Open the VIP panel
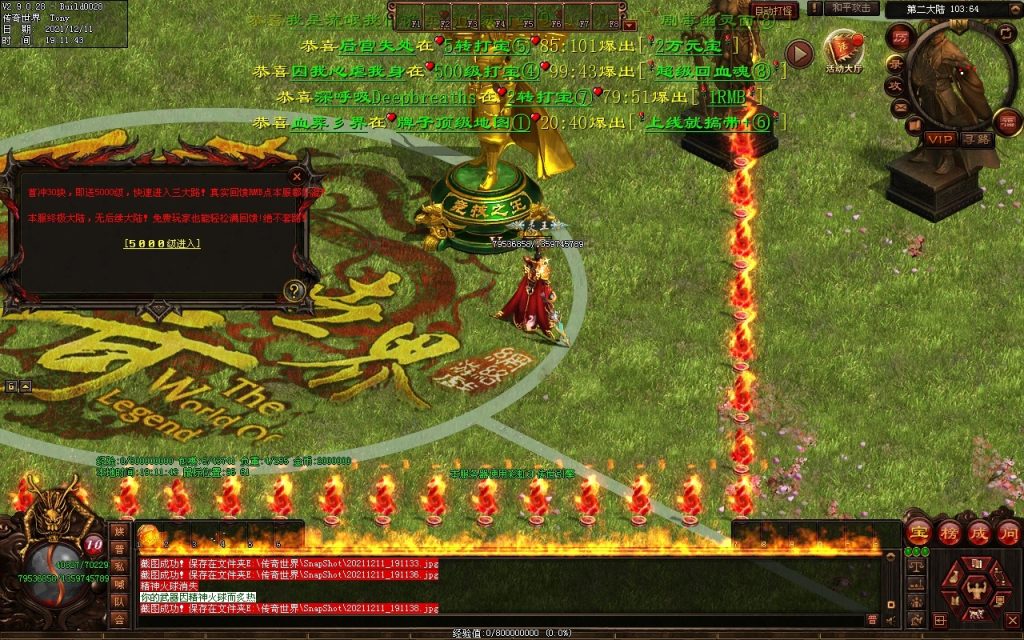The image size is (1024, 640). coord(939,139)
